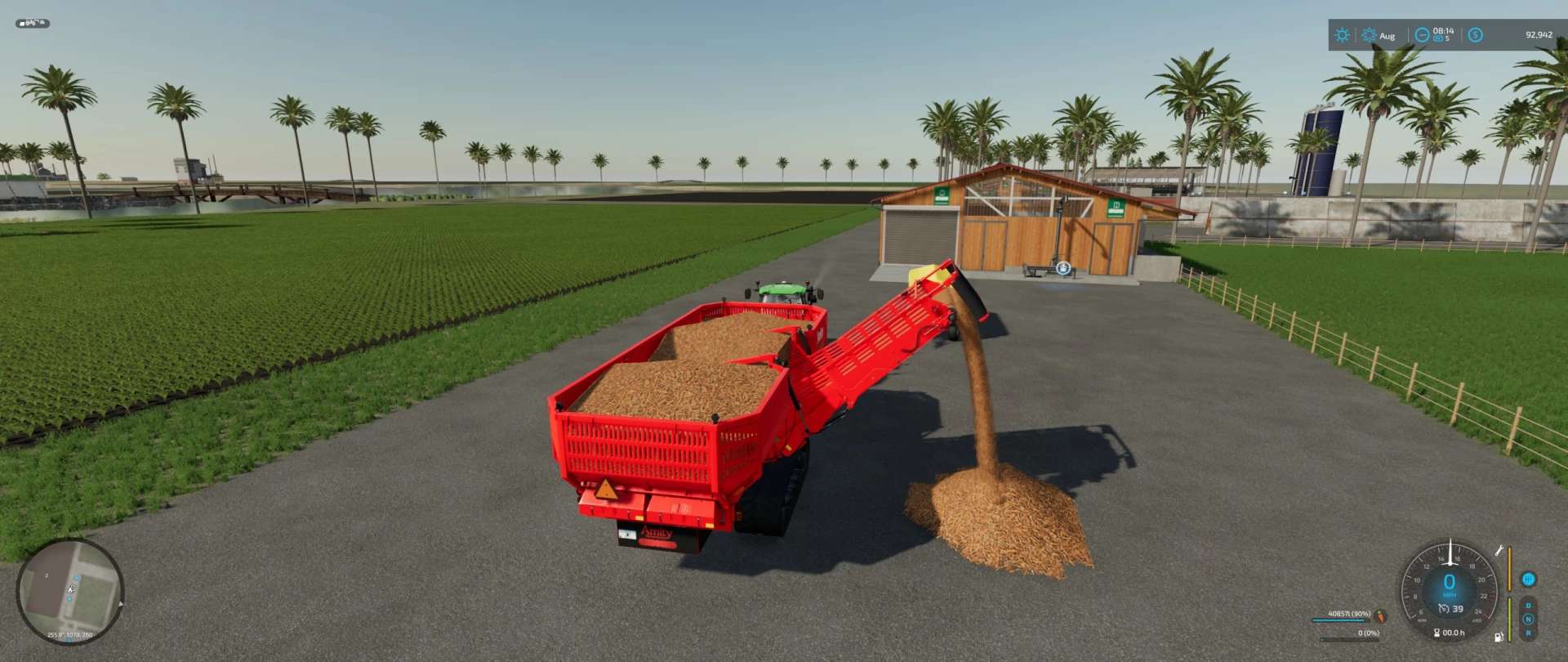Click the clock icon showing 08:14

tap(1421, 36)
